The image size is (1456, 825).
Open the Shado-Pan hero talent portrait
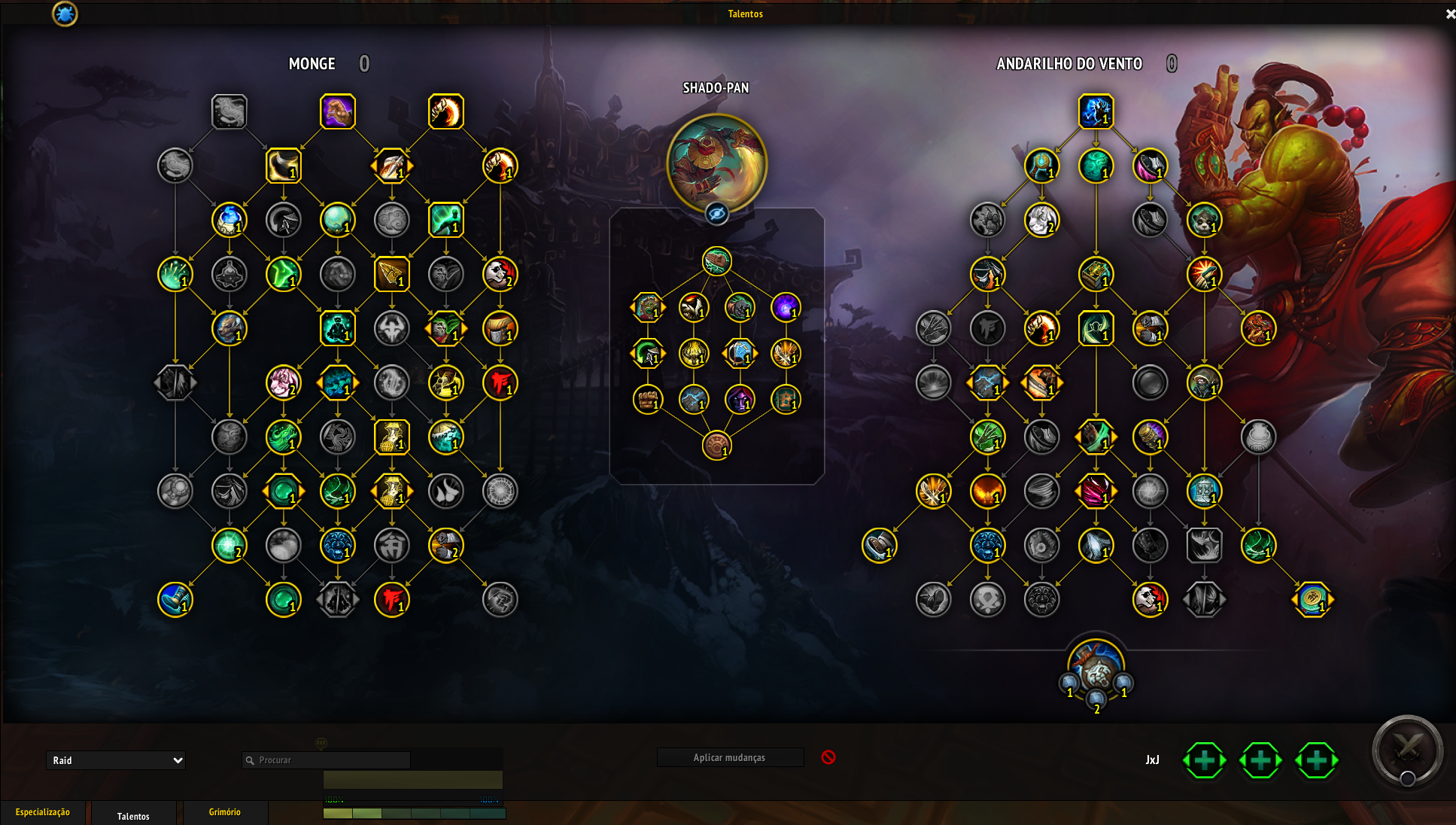pyautogui.click(x=716, y=163)
